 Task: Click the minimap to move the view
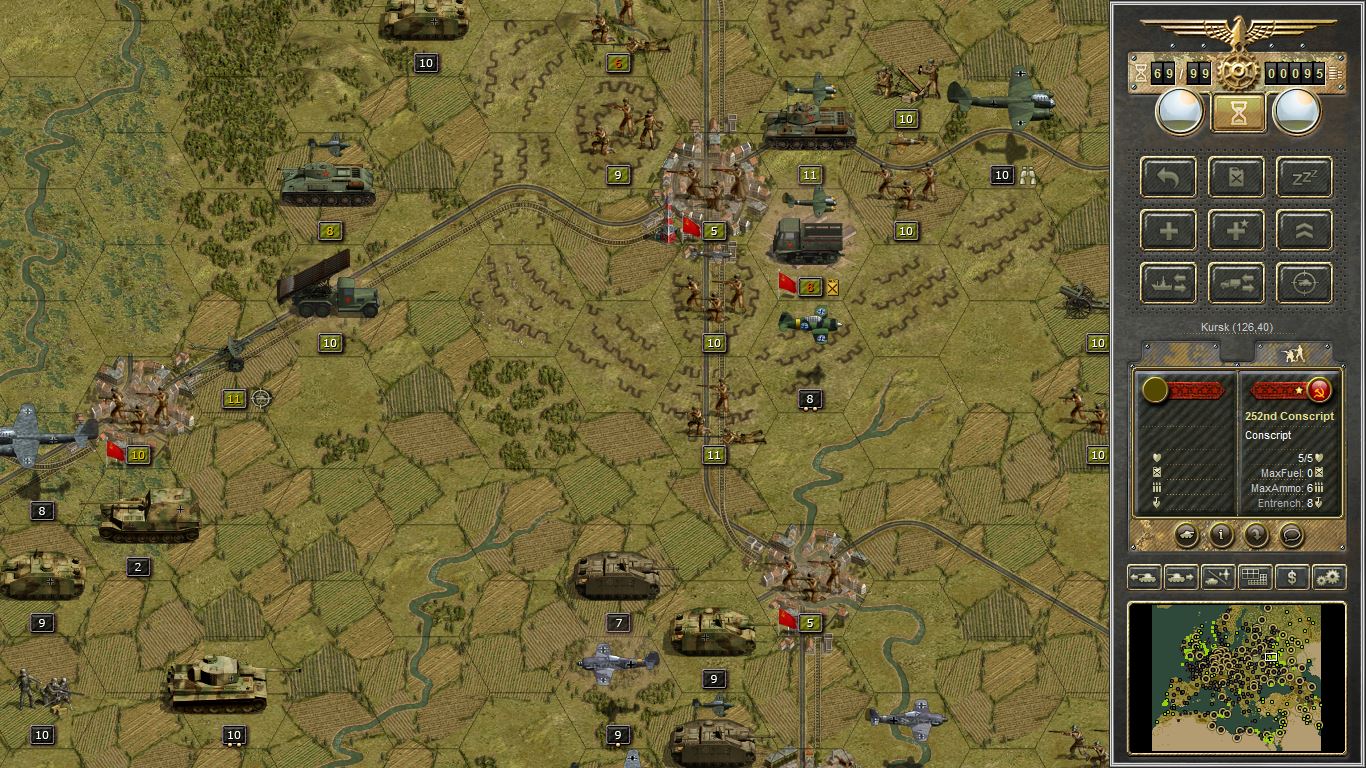[1236, 678]
